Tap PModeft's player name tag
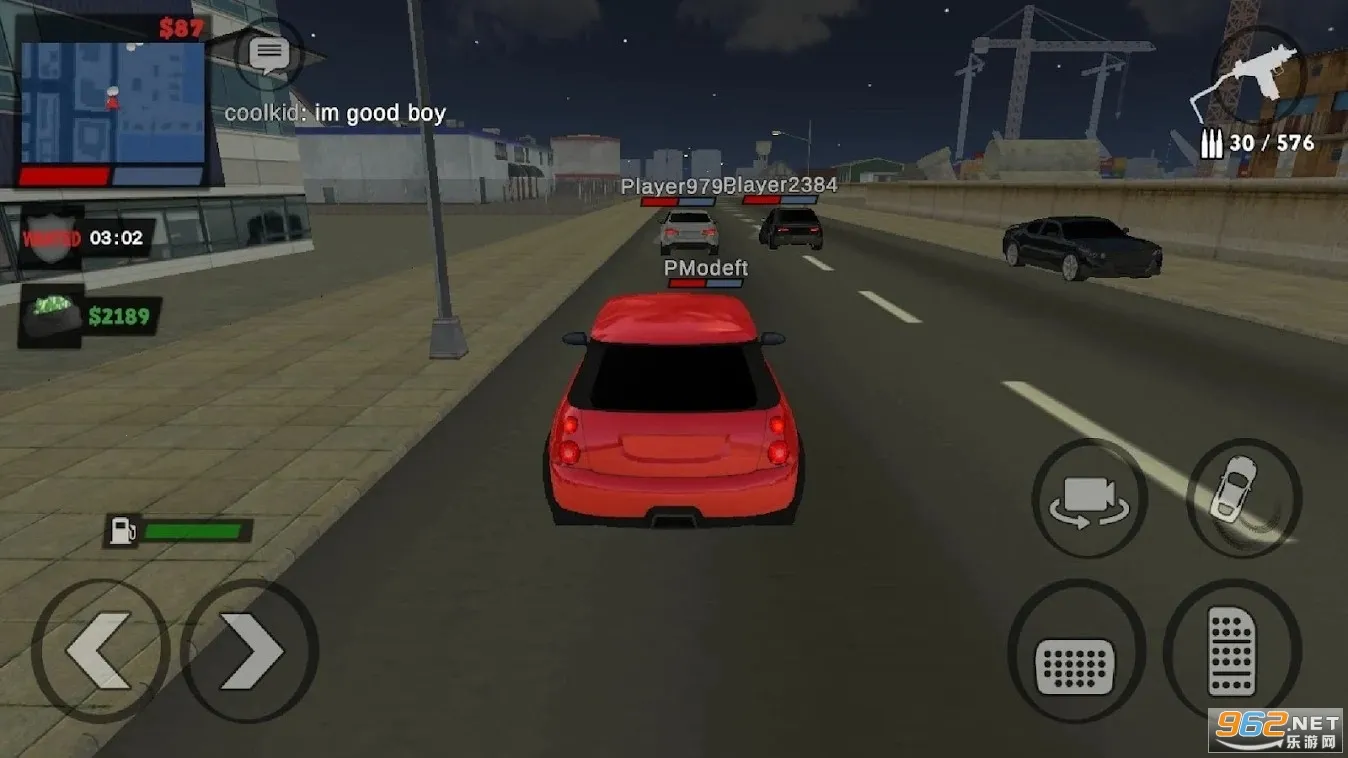The image size is (1348, 758). coord(704,267)
